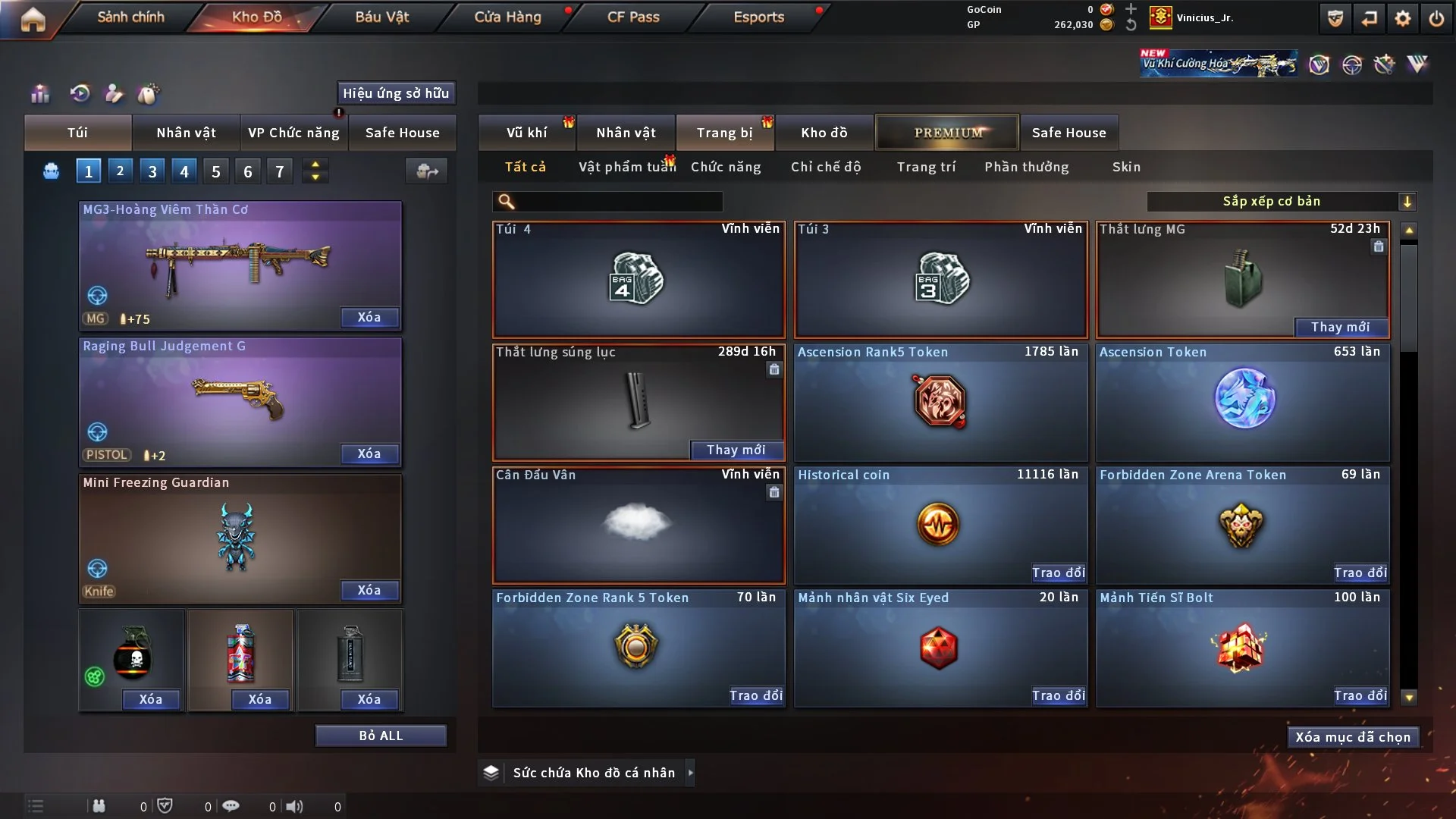Viewport: 1456px width, 819px height.
Task: Open the Sắp xếp cơ bản sort dropdown
Action: [x=1281, y=201]
